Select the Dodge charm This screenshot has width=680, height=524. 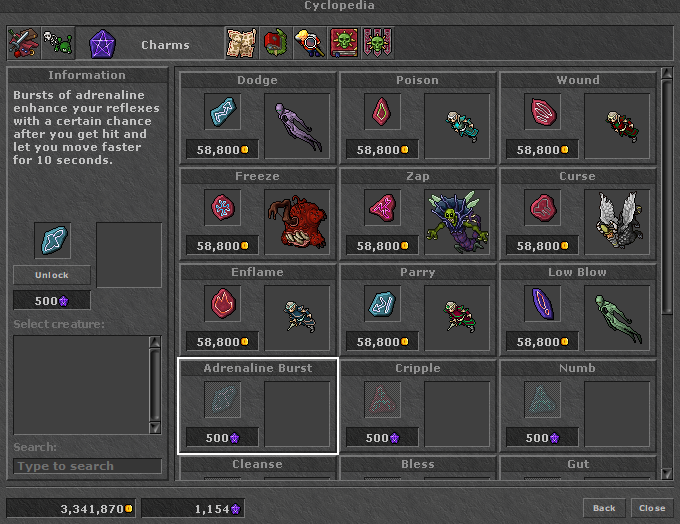tap(258, 116)
